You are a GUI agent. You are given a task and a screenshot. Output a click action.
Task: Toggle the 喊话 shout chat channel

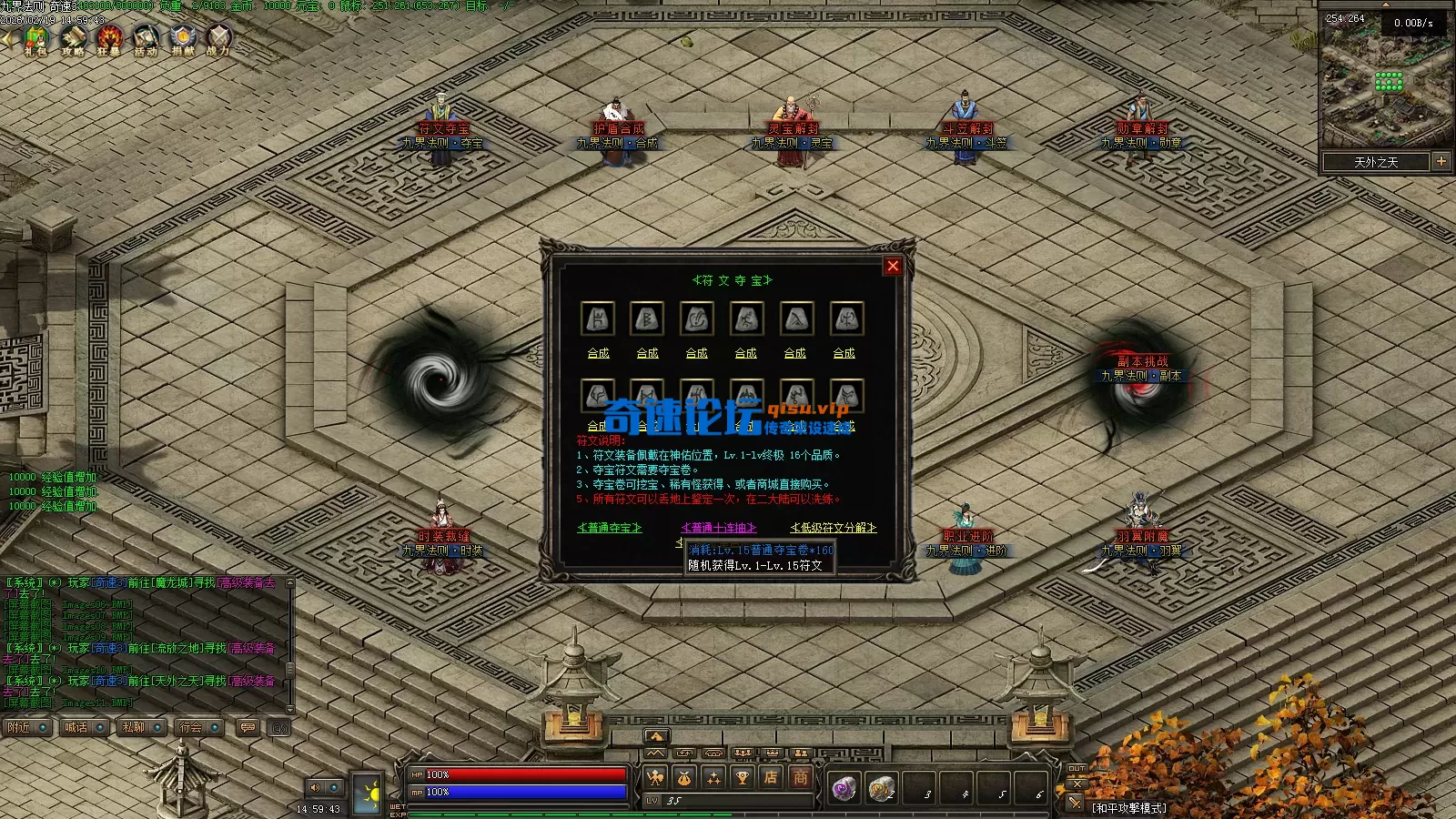coord(84,727)
